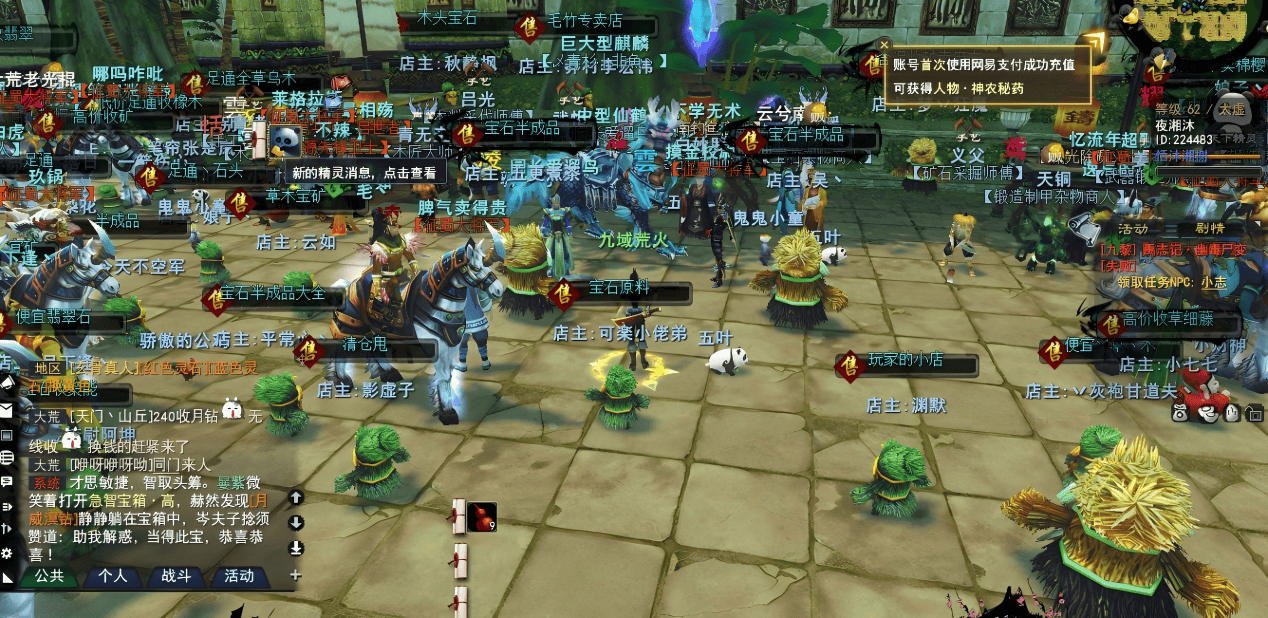
Task: Open the quest scroll icon
Action: click(459, 516)
